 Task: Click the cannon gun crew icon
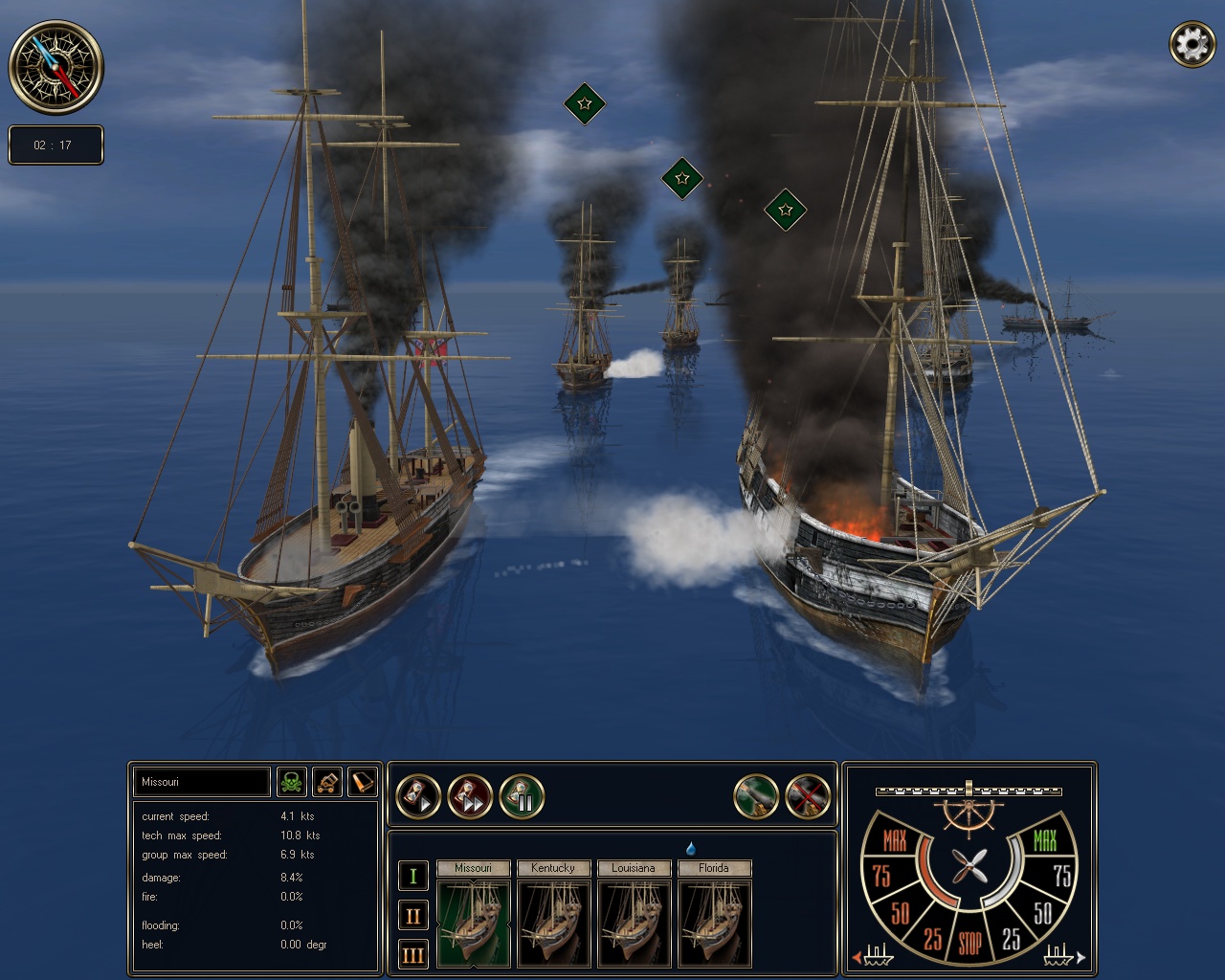pyautogui.click(x=326, y=782)
